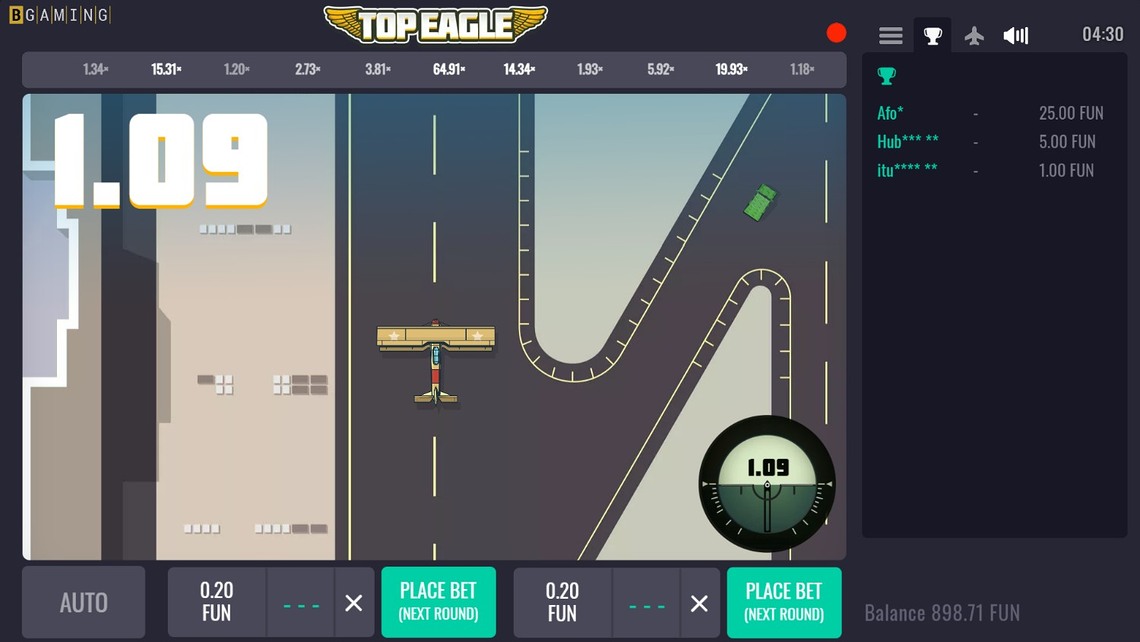
Task: Select the 5.92x history entry
Action: (660, 70)
